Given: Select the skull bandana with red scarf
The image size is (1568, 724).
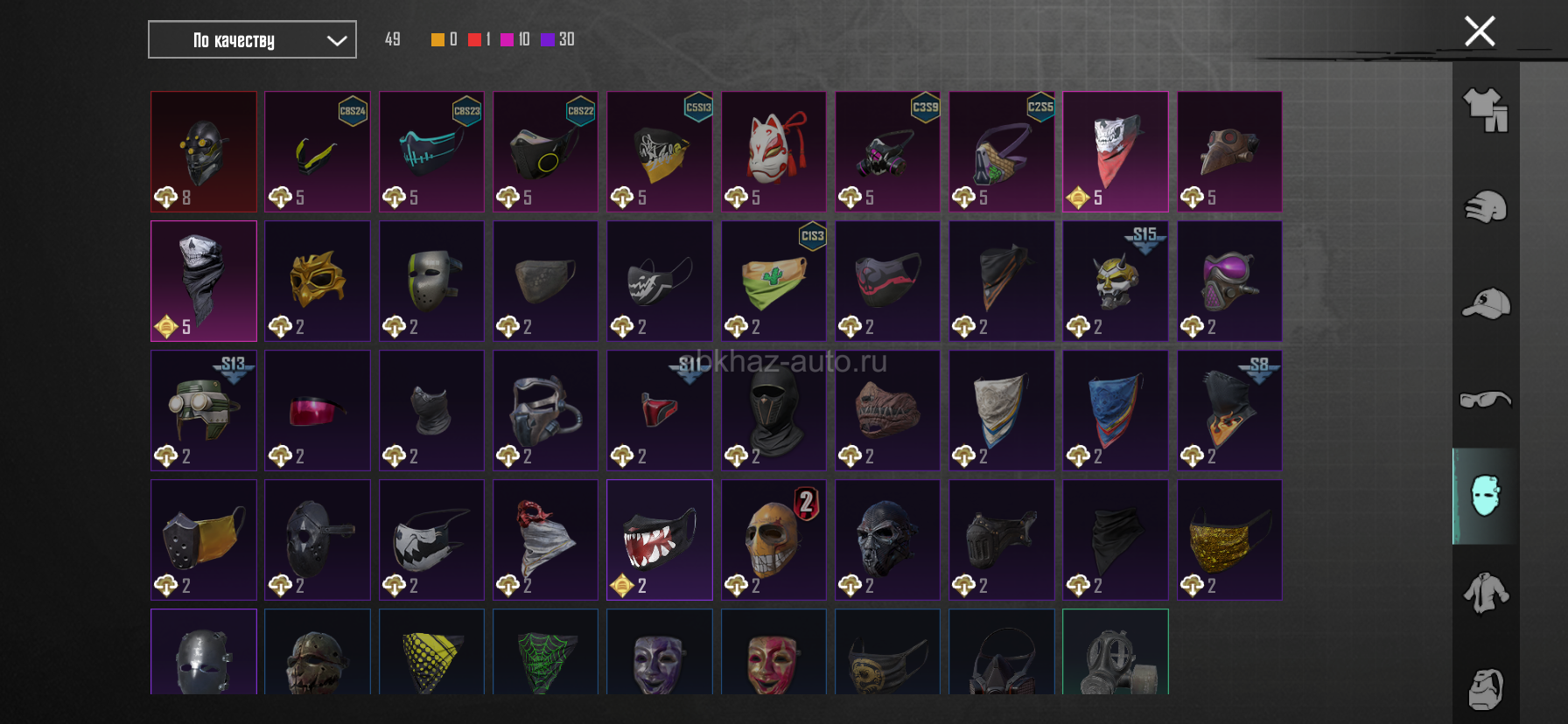Looking at the screenshot, I should click(1115, 150).
